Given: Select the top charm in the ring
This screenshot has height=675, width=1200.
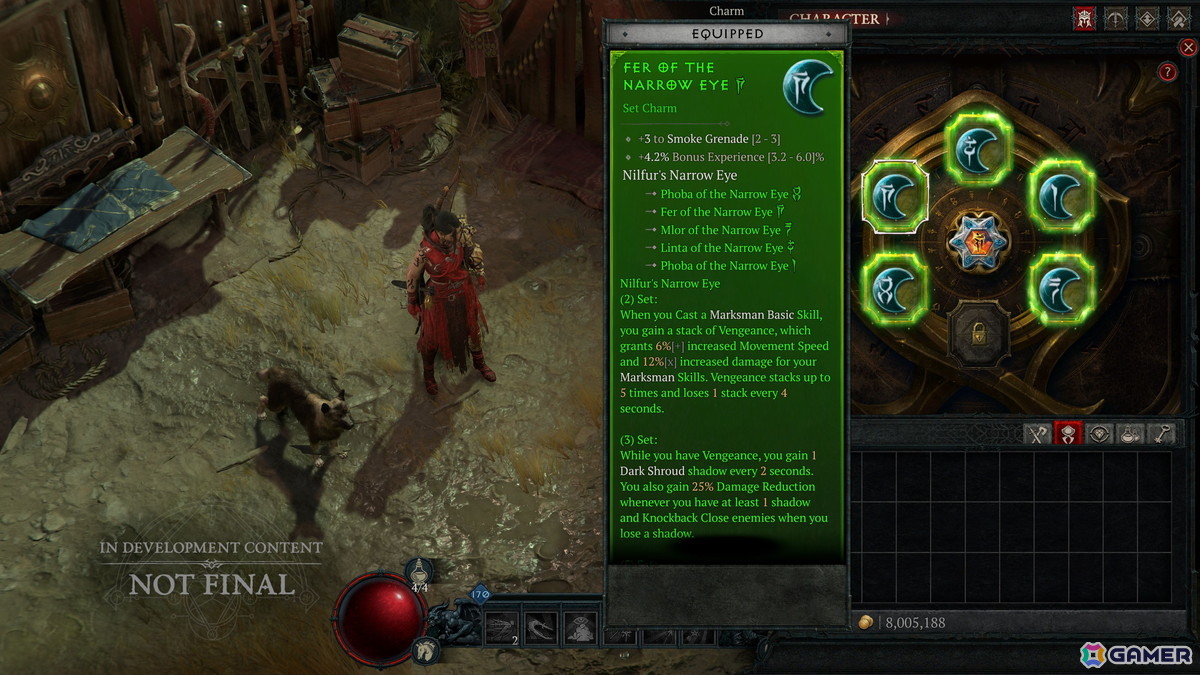Looking at the screenshot, I should click(x=979, y=148).
